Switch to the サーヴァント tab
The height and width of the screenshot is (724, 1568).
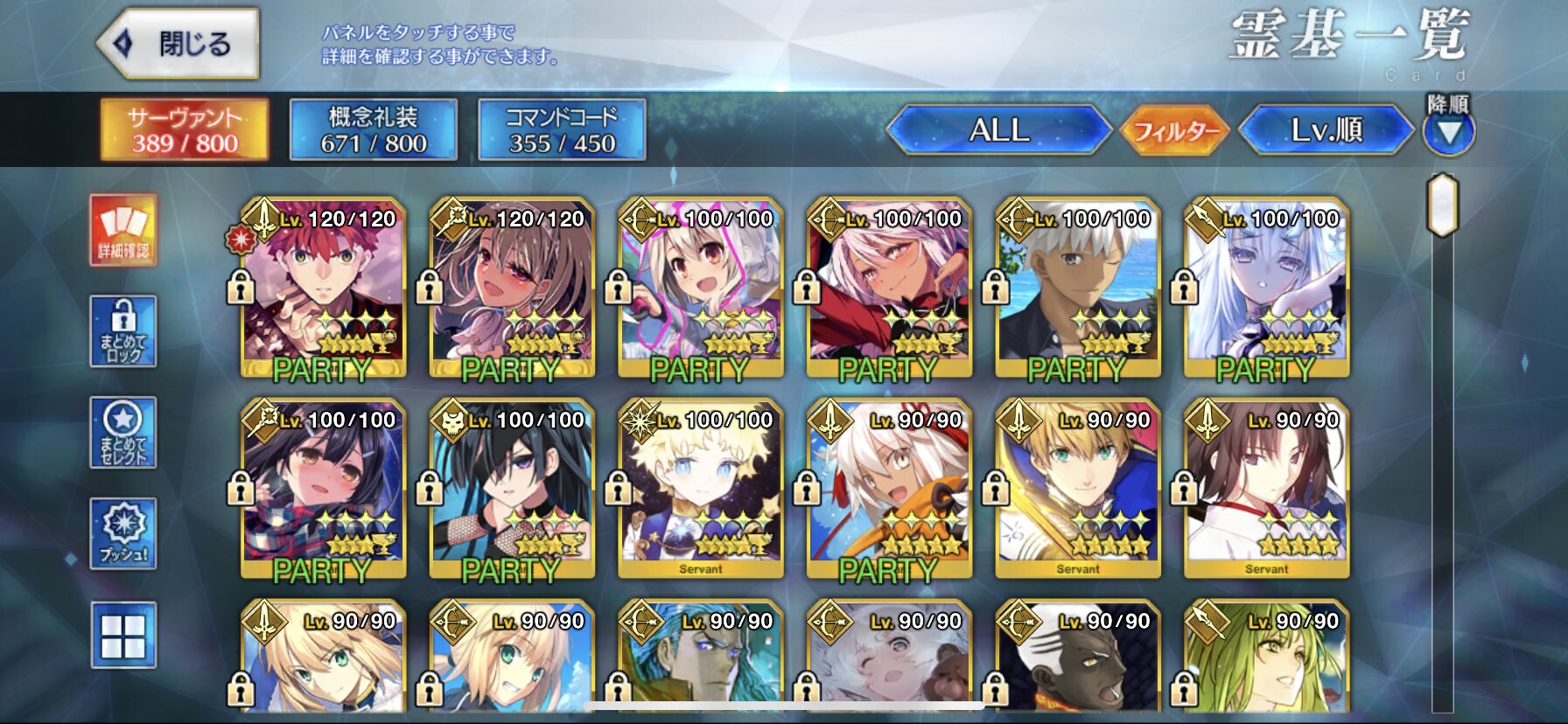click(x=185, y=130)
